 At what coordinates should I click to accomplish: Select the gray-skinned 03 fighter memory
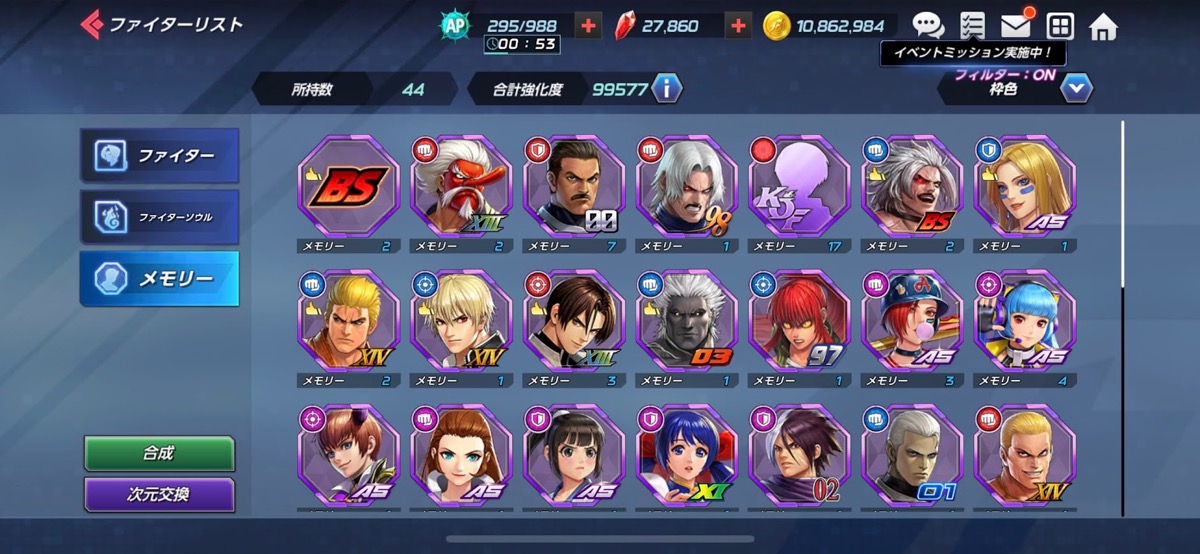coord(686,321)
